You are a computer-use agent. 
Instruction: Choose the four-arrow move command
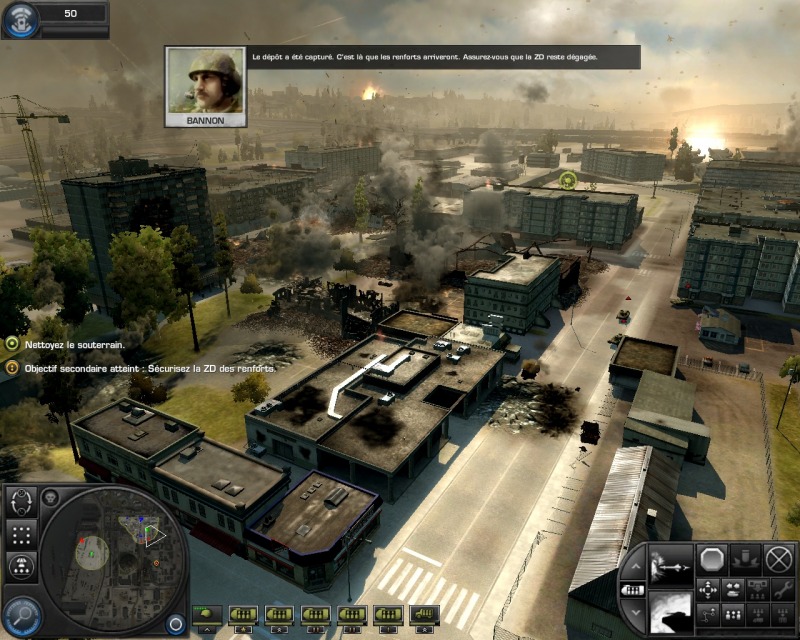coord(709,589)
